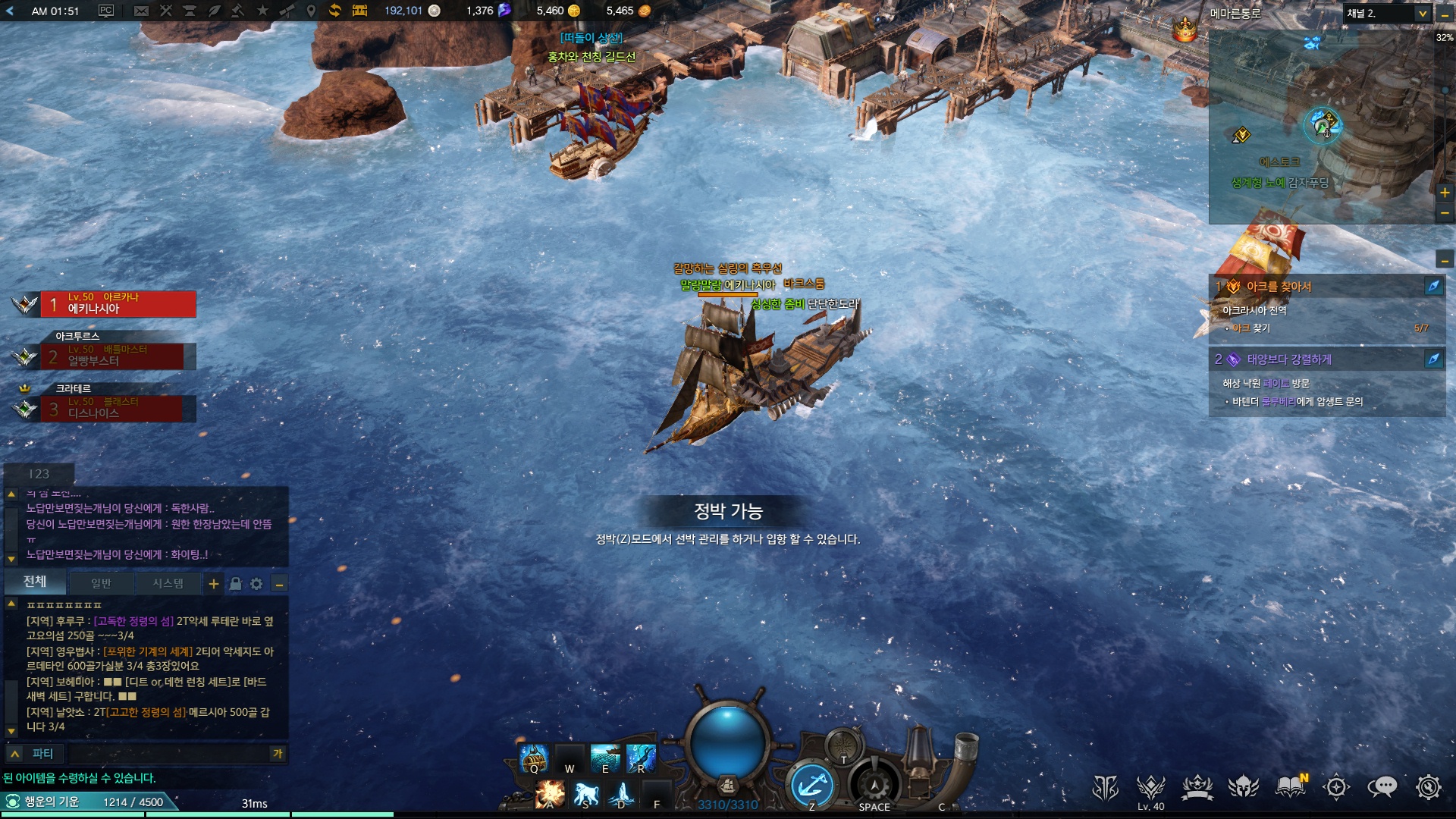Click the chat message input field
Image resolution: width=1456 pixels, height=819 pixels.
(x=167, y=754)
